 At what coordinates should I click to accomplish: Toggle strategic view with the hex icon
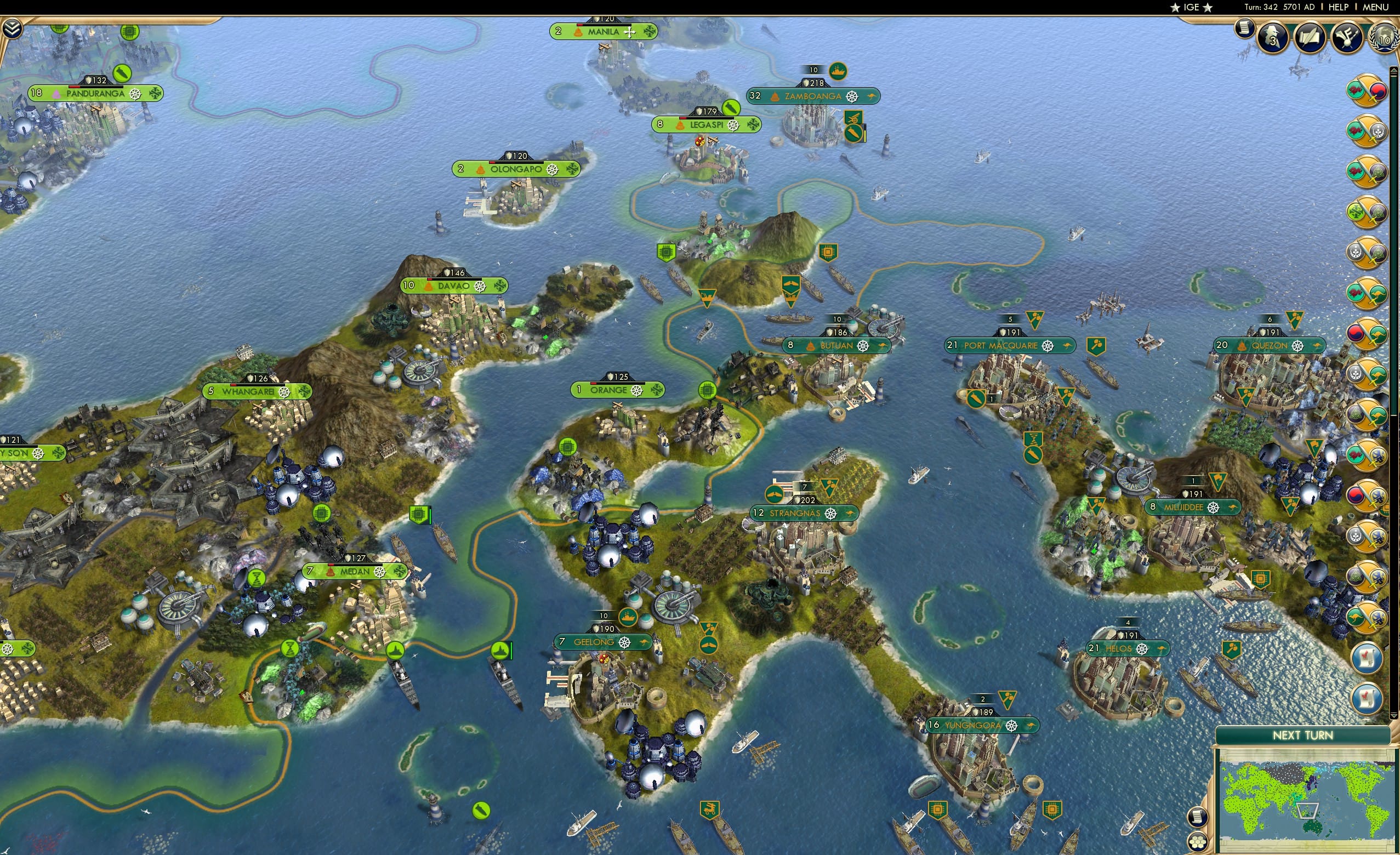click(1198, 841)
